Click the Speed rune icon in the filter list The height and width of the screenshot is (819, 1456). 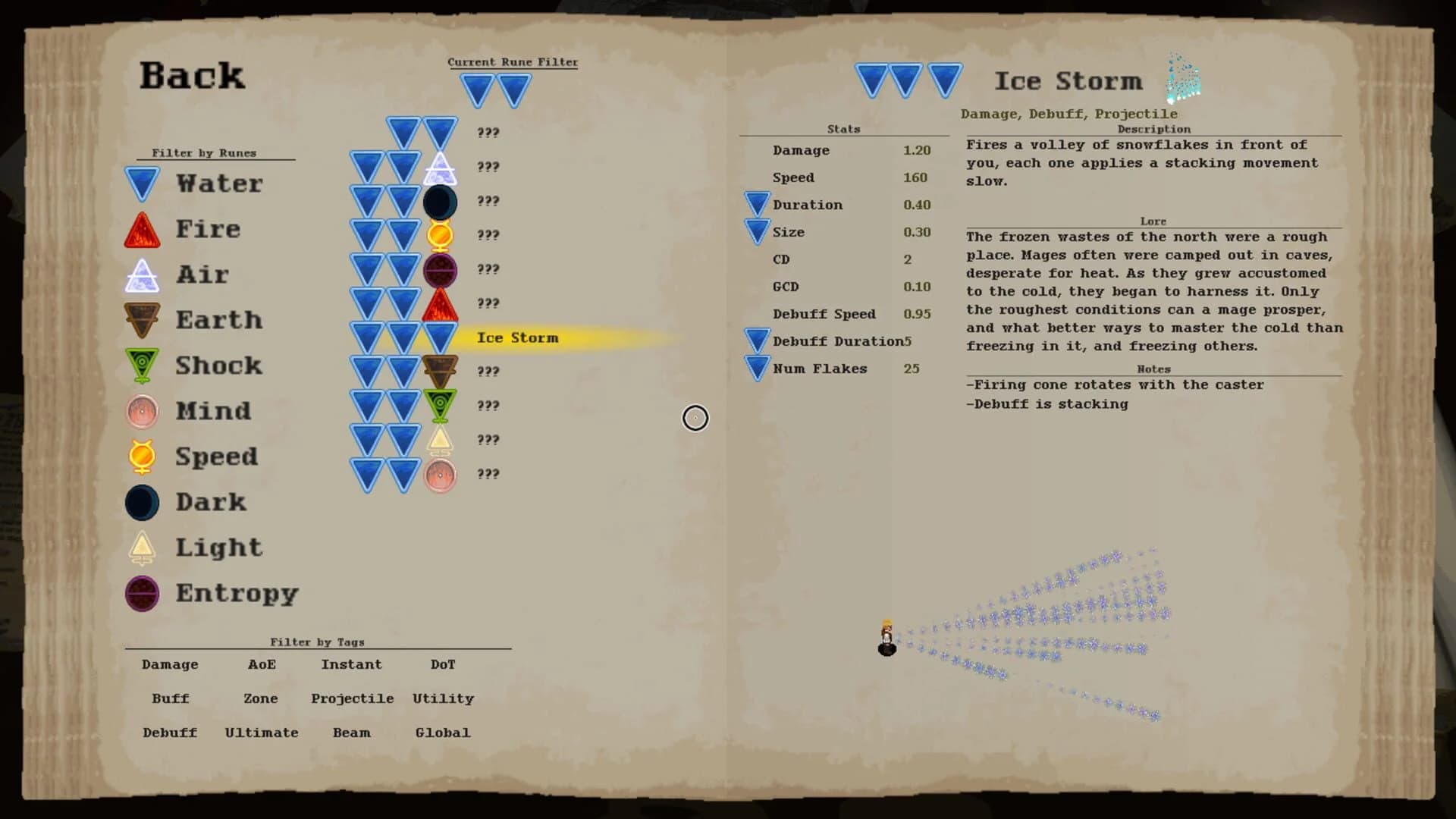[x=143, y=457]
